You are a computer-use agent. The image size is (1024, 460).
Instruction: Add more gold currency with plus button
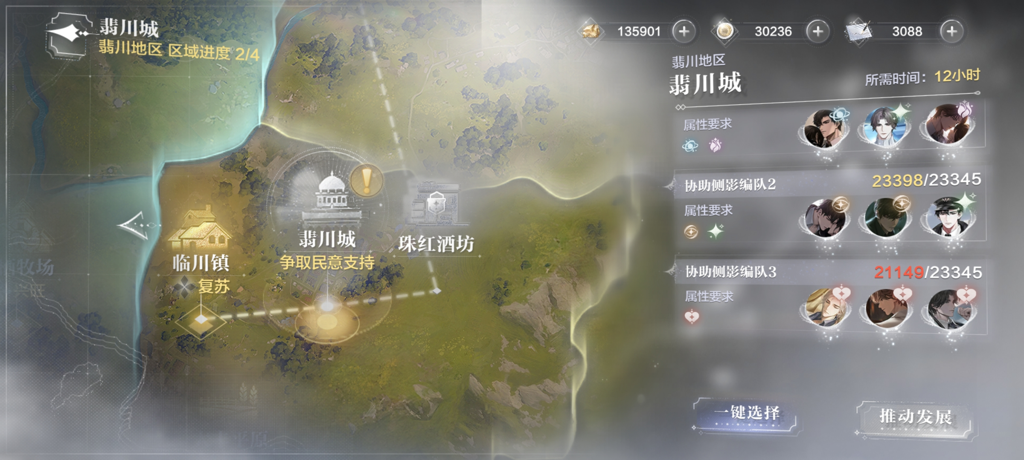click(683, 31)
